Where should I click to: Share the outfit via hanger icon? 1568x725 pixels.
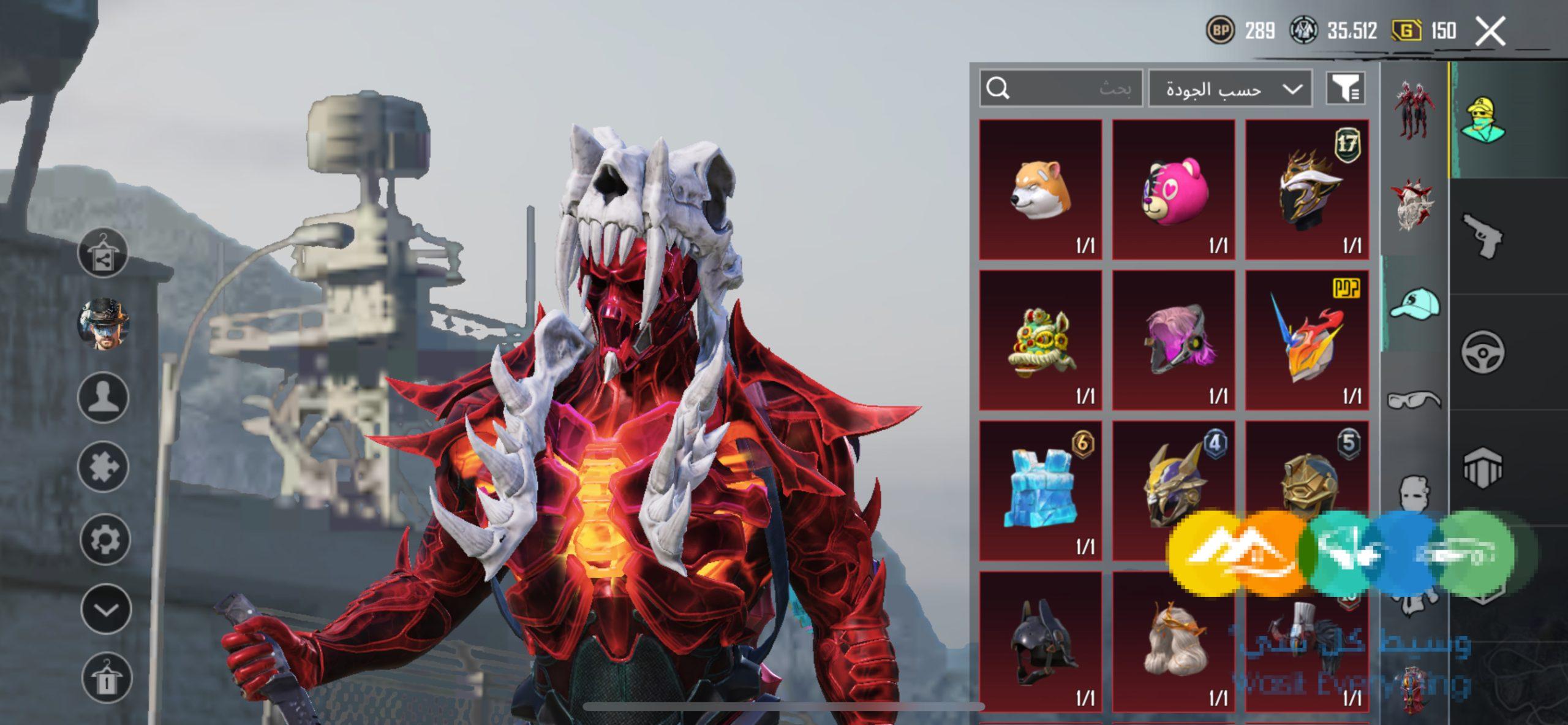pos(103,253)
